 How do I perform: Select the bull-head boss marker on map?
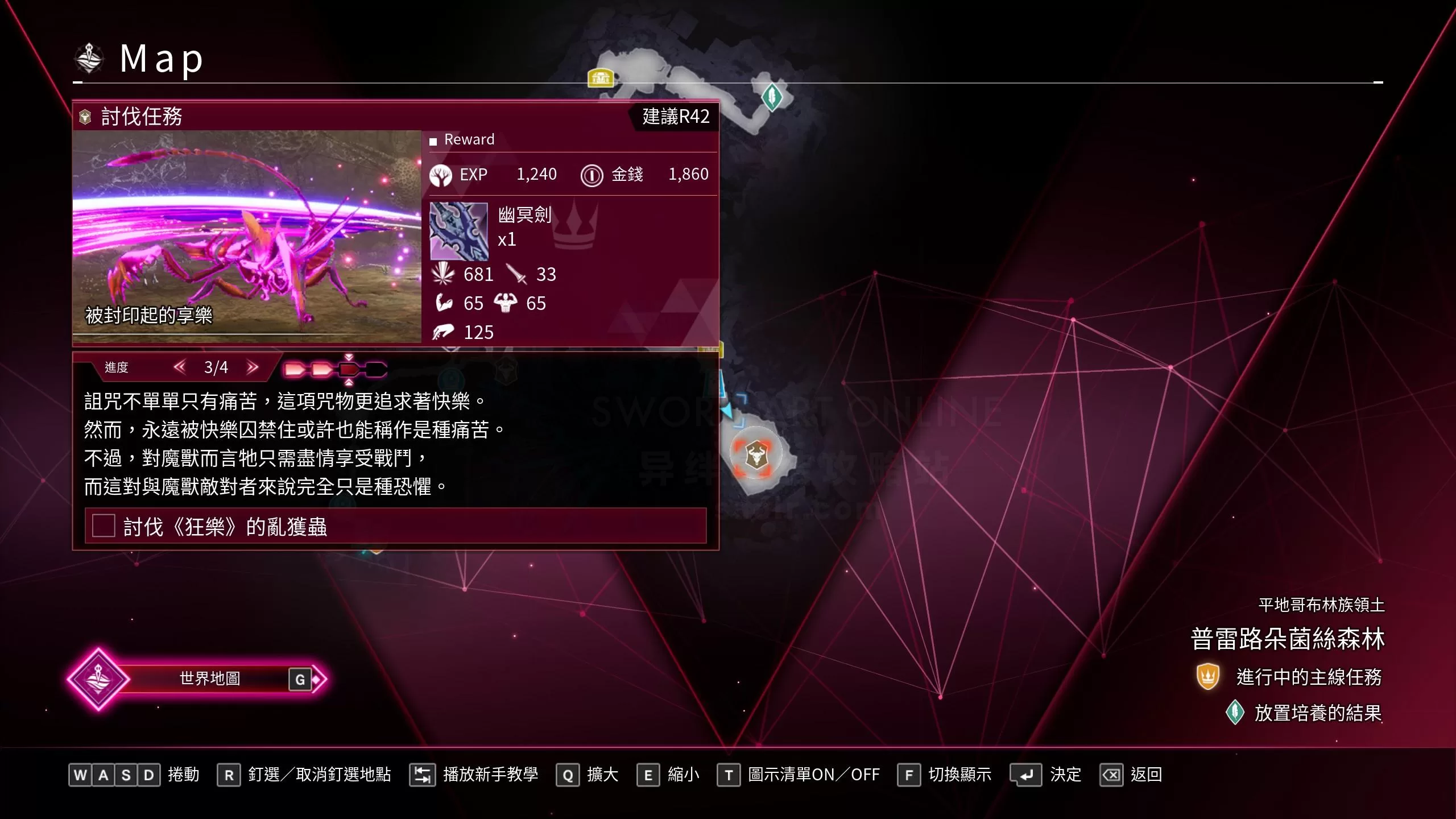(756, 455)
